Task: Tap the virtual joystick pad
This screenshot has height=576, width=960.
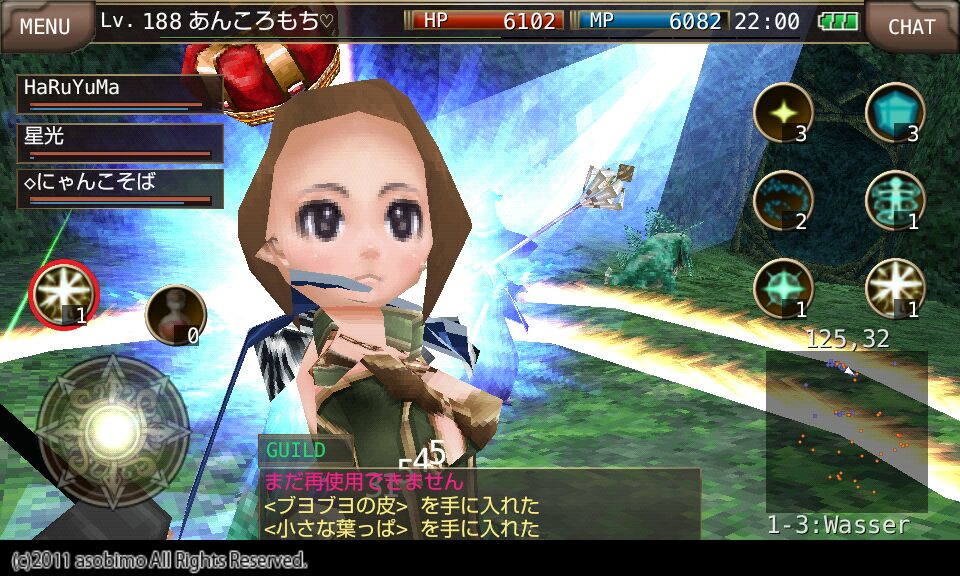Action: (x=113, y=429)
